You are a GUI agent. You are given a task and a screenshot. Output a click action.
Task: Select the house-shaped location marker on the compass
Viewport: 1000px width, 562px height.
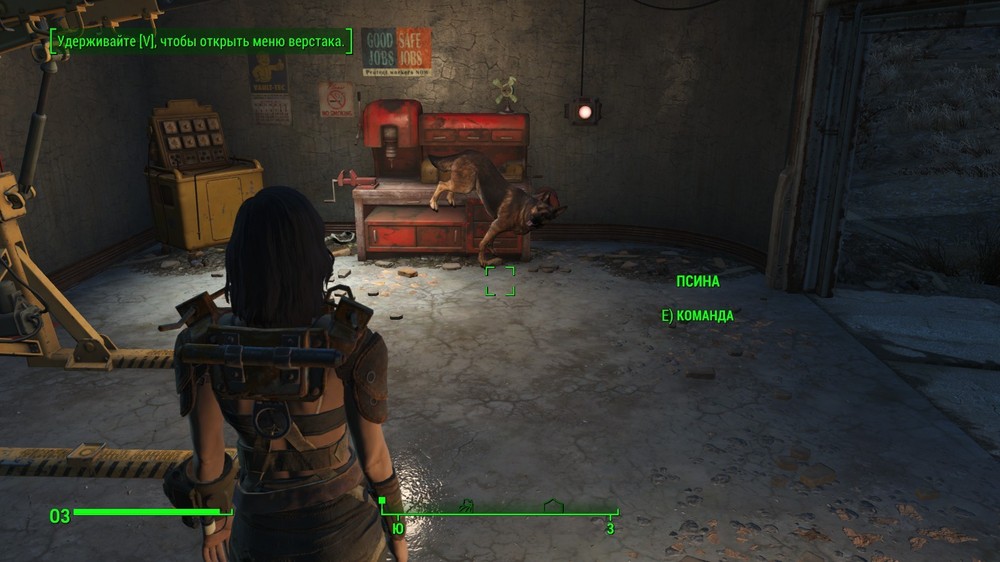pyautogui.click(x=553, y=506)
